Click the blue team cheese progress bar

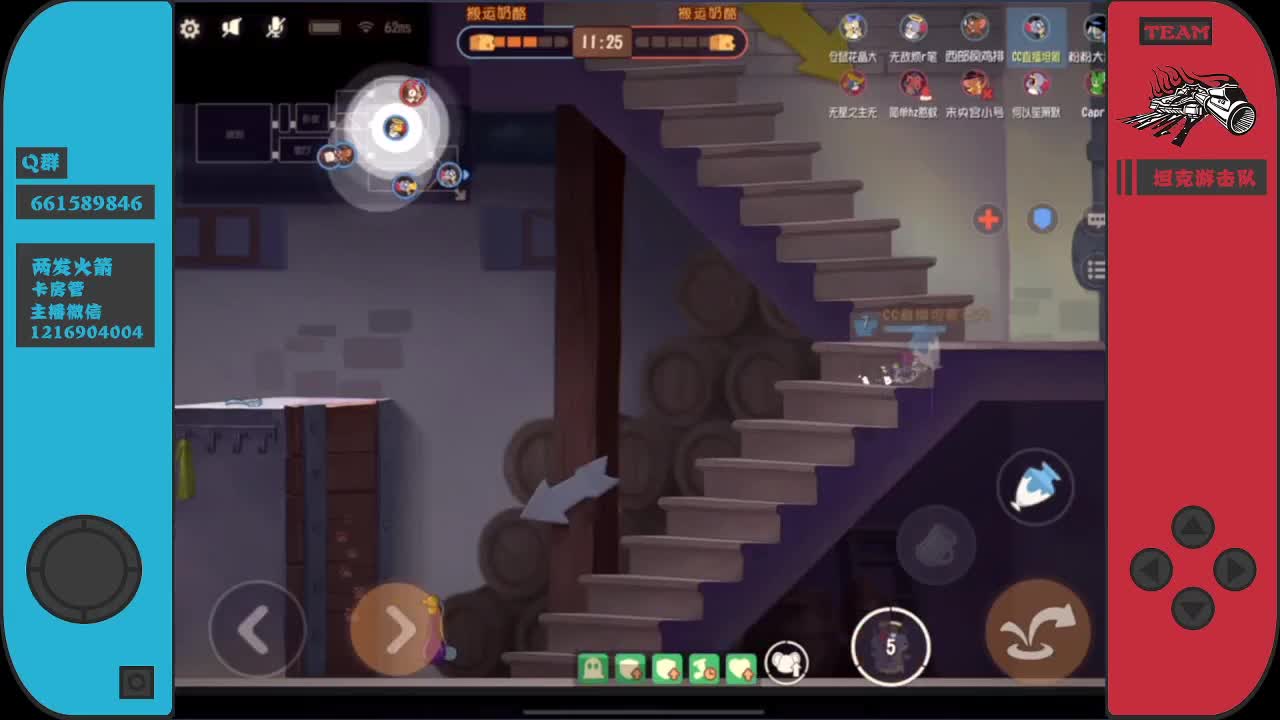coord(520,43)
